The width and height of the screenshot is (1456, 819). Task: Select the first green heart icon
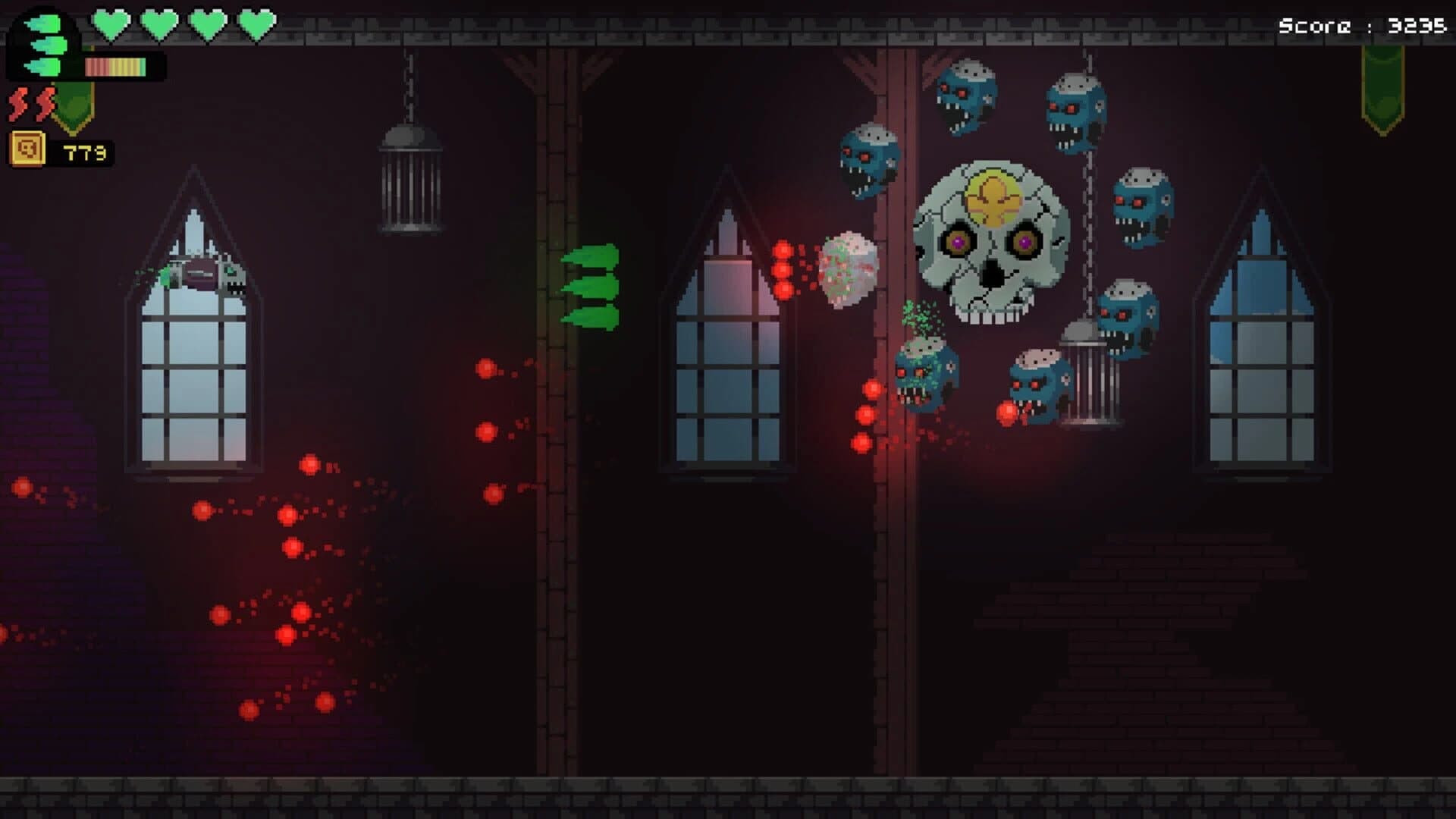click(x=110, y=23)
